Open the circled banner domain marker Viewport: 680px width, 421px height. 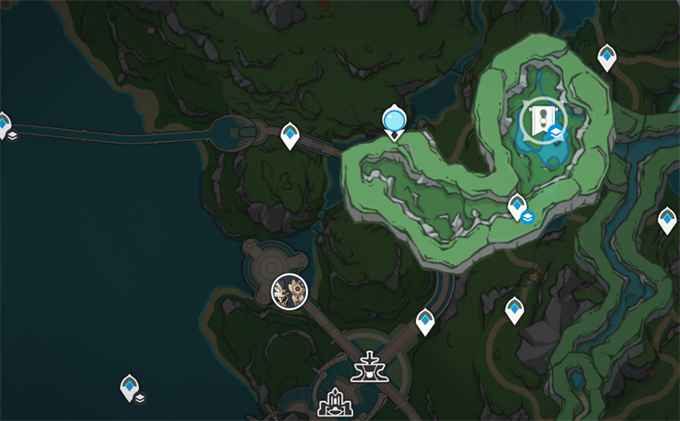pos(540,120)
